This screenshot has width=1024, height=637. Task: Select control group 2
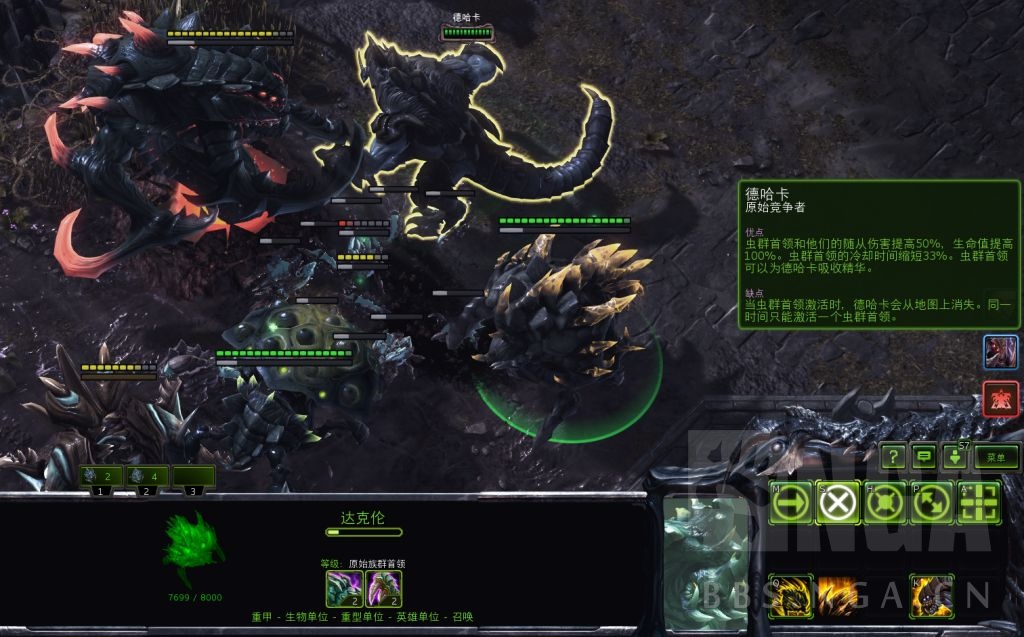click(147, 477)
